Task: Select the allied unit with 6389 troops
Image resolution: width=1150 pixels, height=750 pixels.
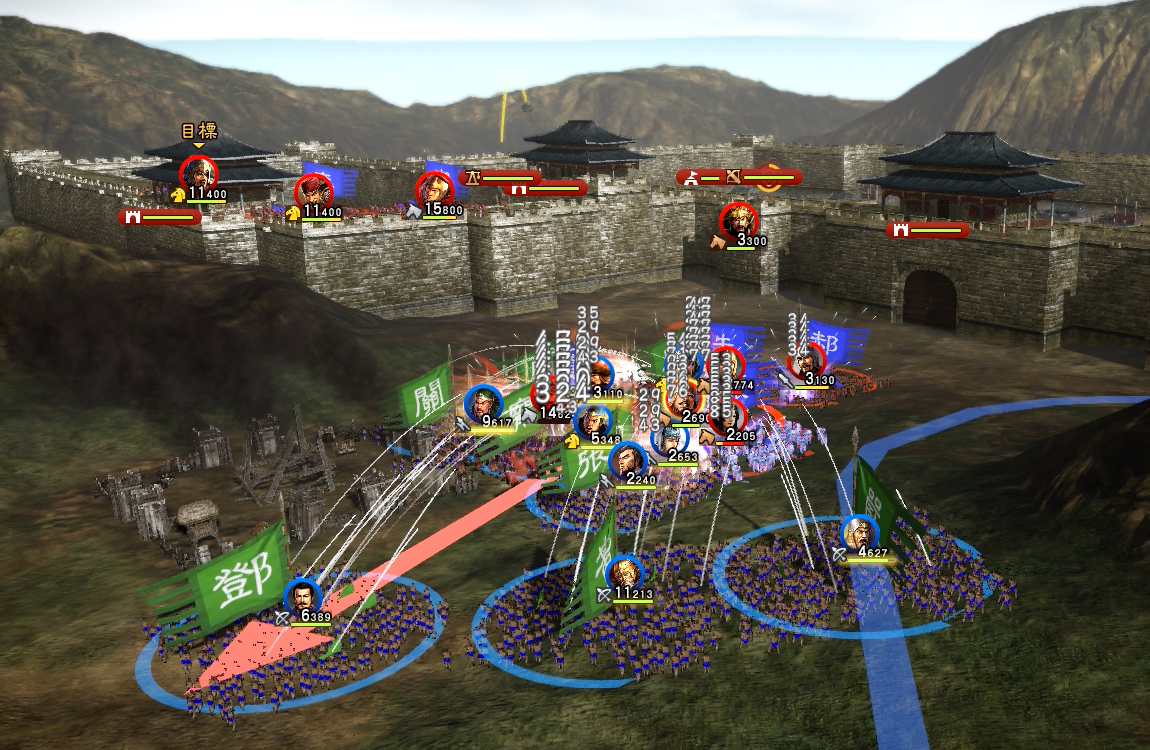Action: tap(302, 596)
